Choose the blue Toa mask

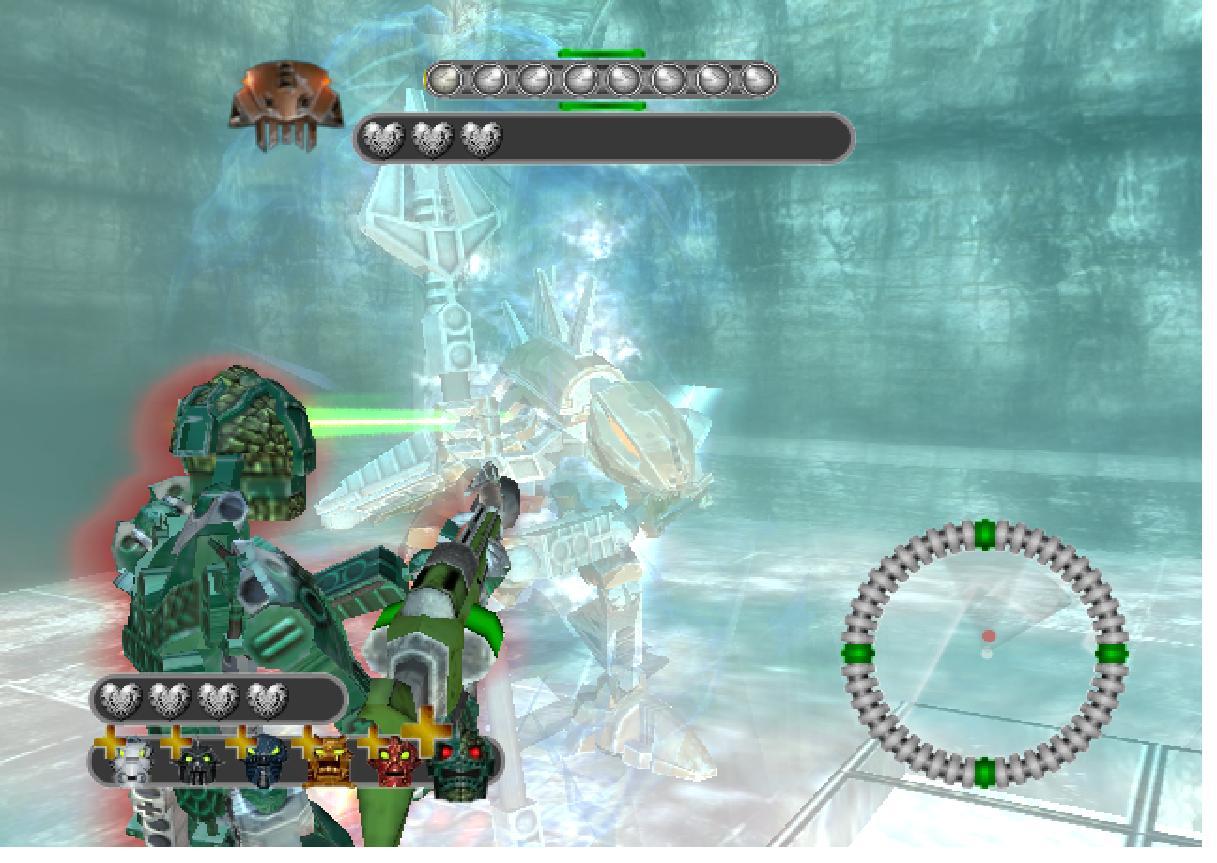(263, 762)
